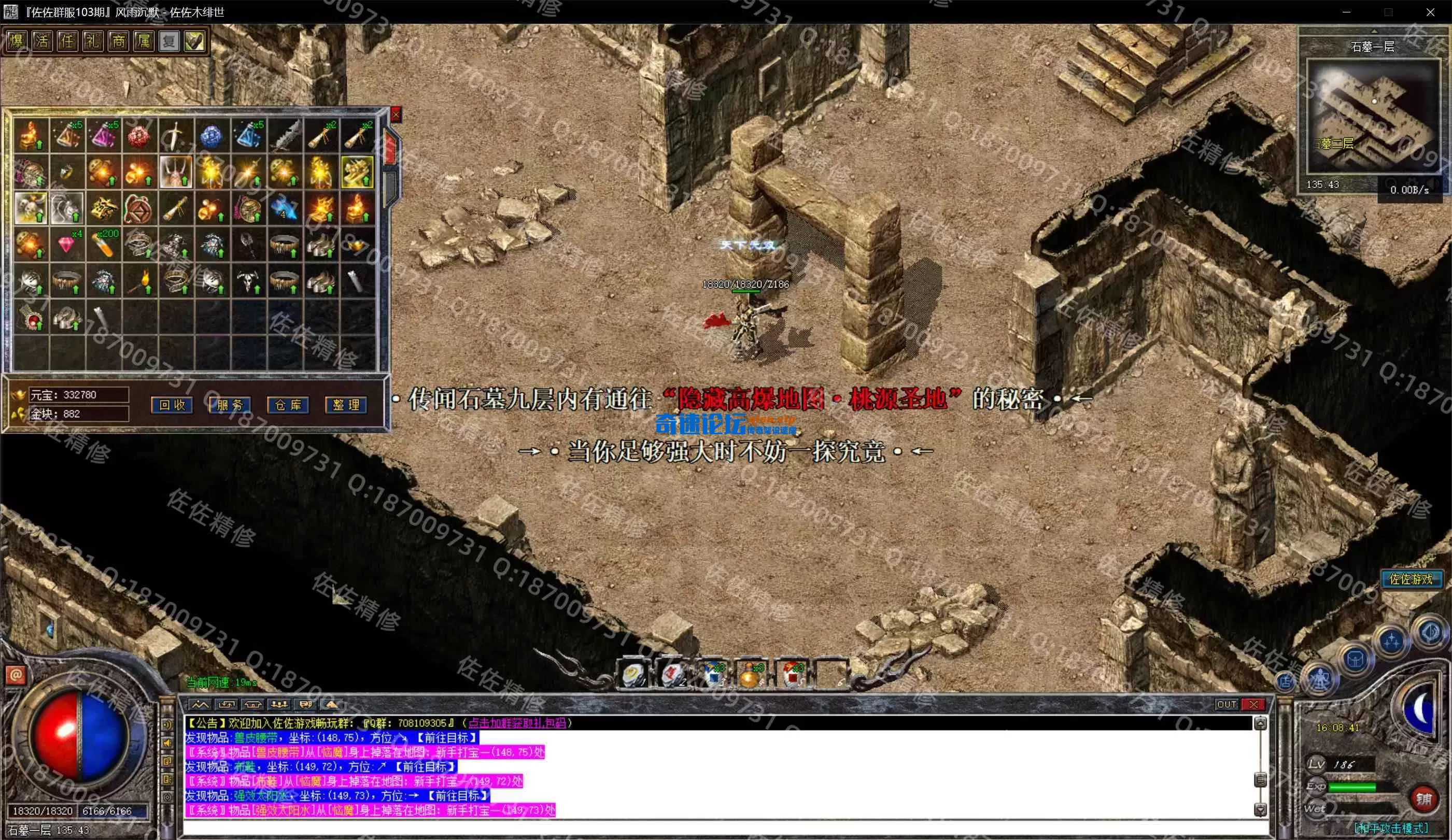This screenshot has width=1452, height=840.
Task: Open the 服务 service button
Action: pos(229,405)
